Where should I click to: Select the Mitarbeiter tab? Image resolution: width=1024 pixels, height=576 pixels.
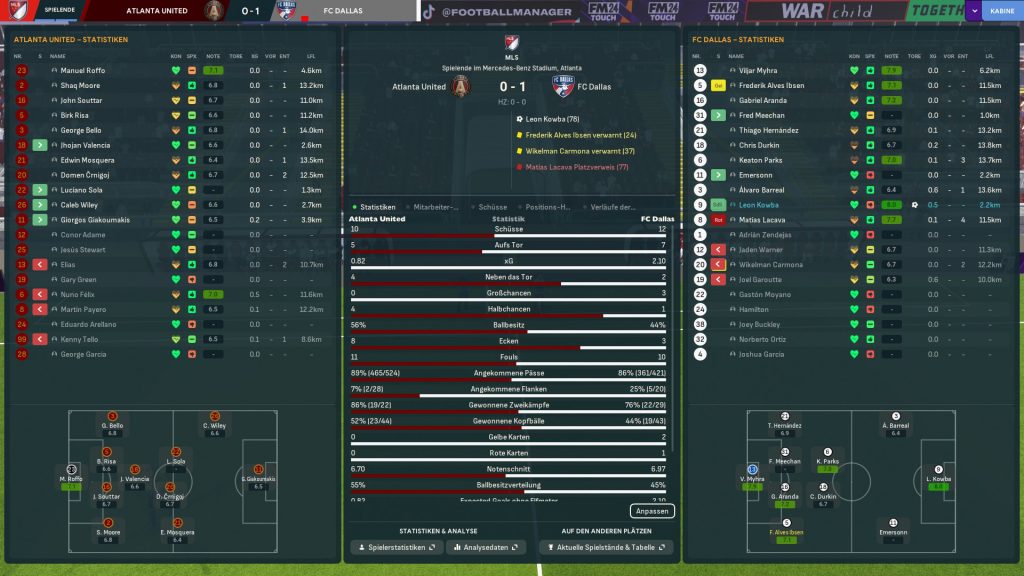(436, 207)
